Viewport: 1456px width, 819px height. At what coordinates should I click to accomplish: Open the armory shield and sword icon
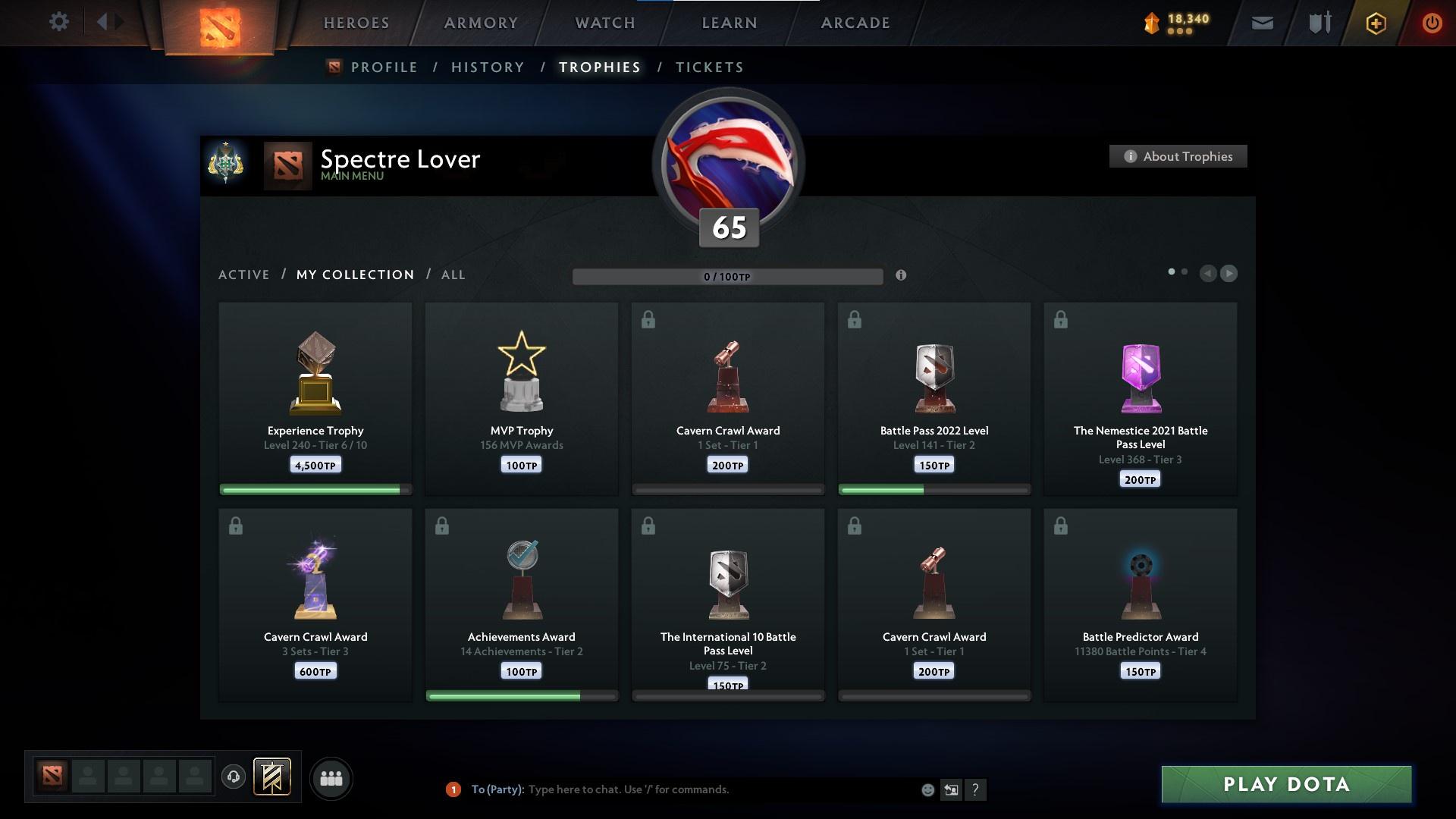coord(1318,23)
